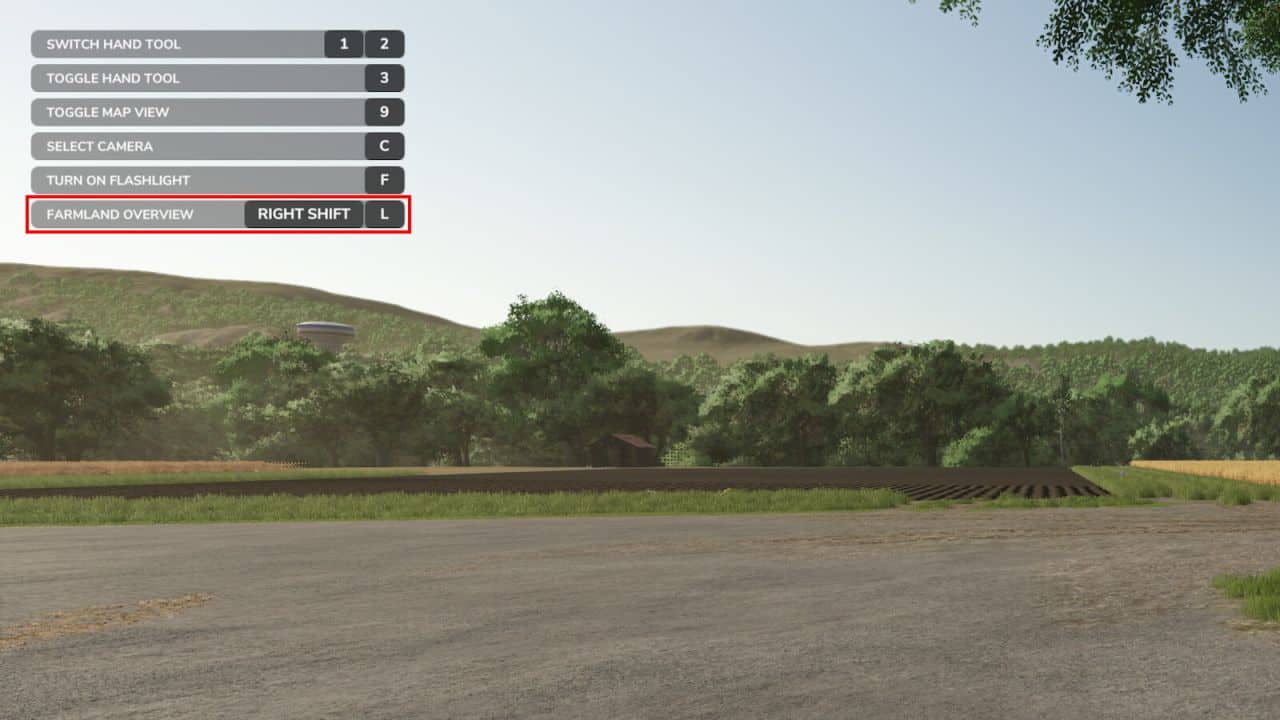Image resolution: width=1280 pixels, height=720 pixels.
Task: Click the "2" key badge for Switch Hand Tool
Action: coord(384,44)
